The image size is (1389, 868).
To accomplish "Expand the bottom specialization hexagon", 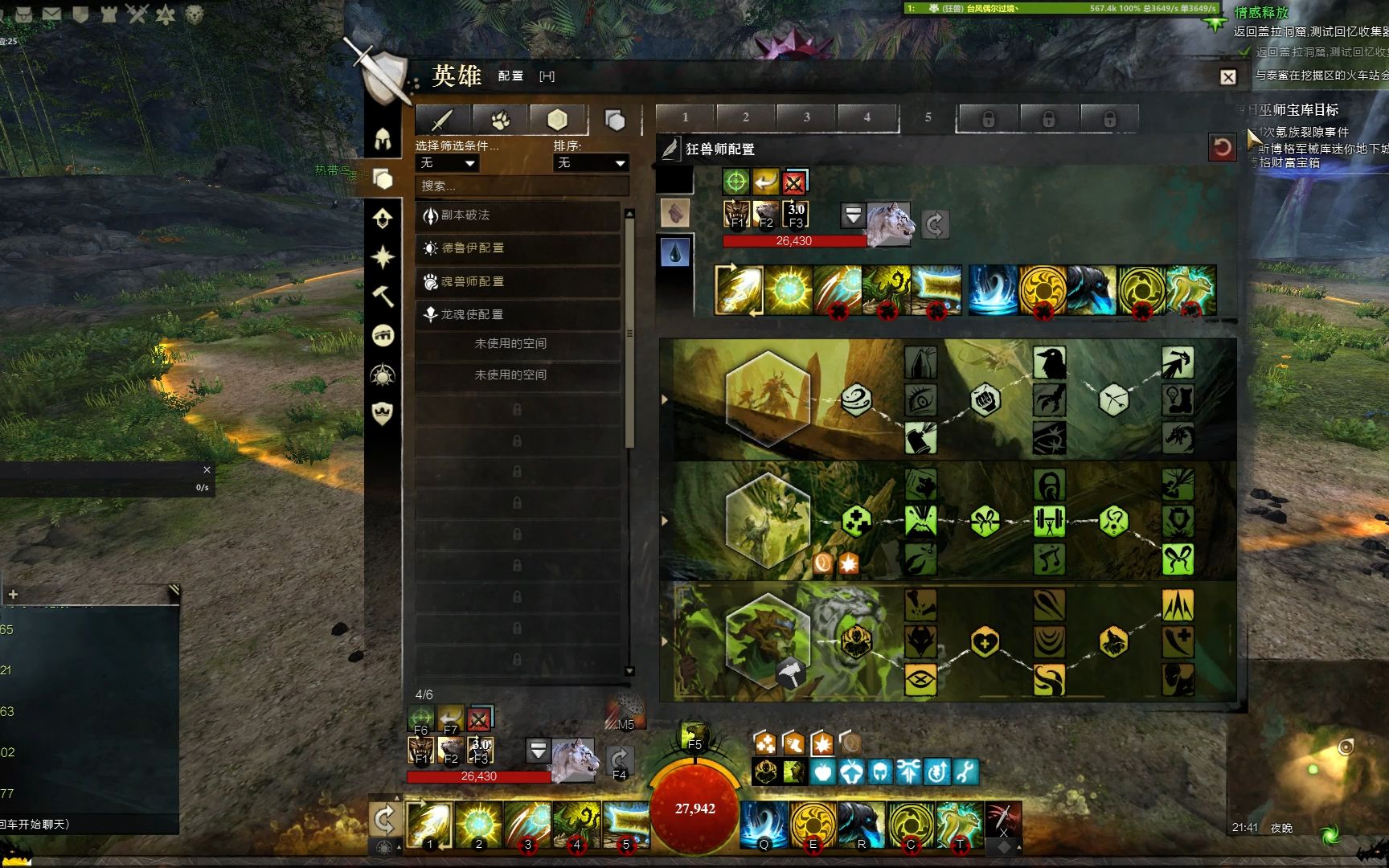I will (768, 641).
